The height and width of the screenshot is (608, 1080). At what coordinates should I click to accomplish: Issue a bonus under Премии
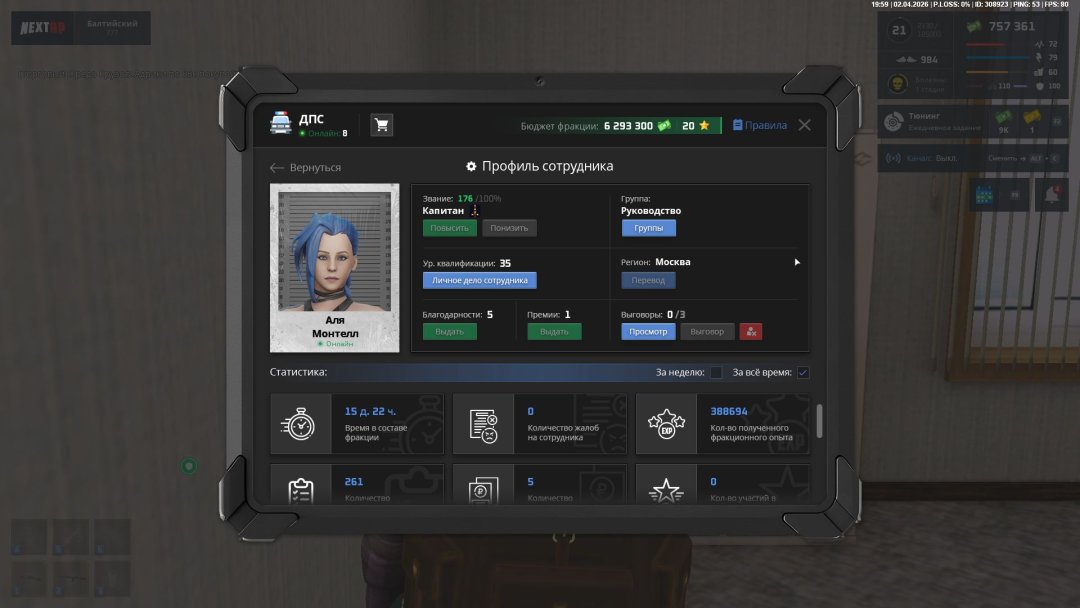point(554,331)
